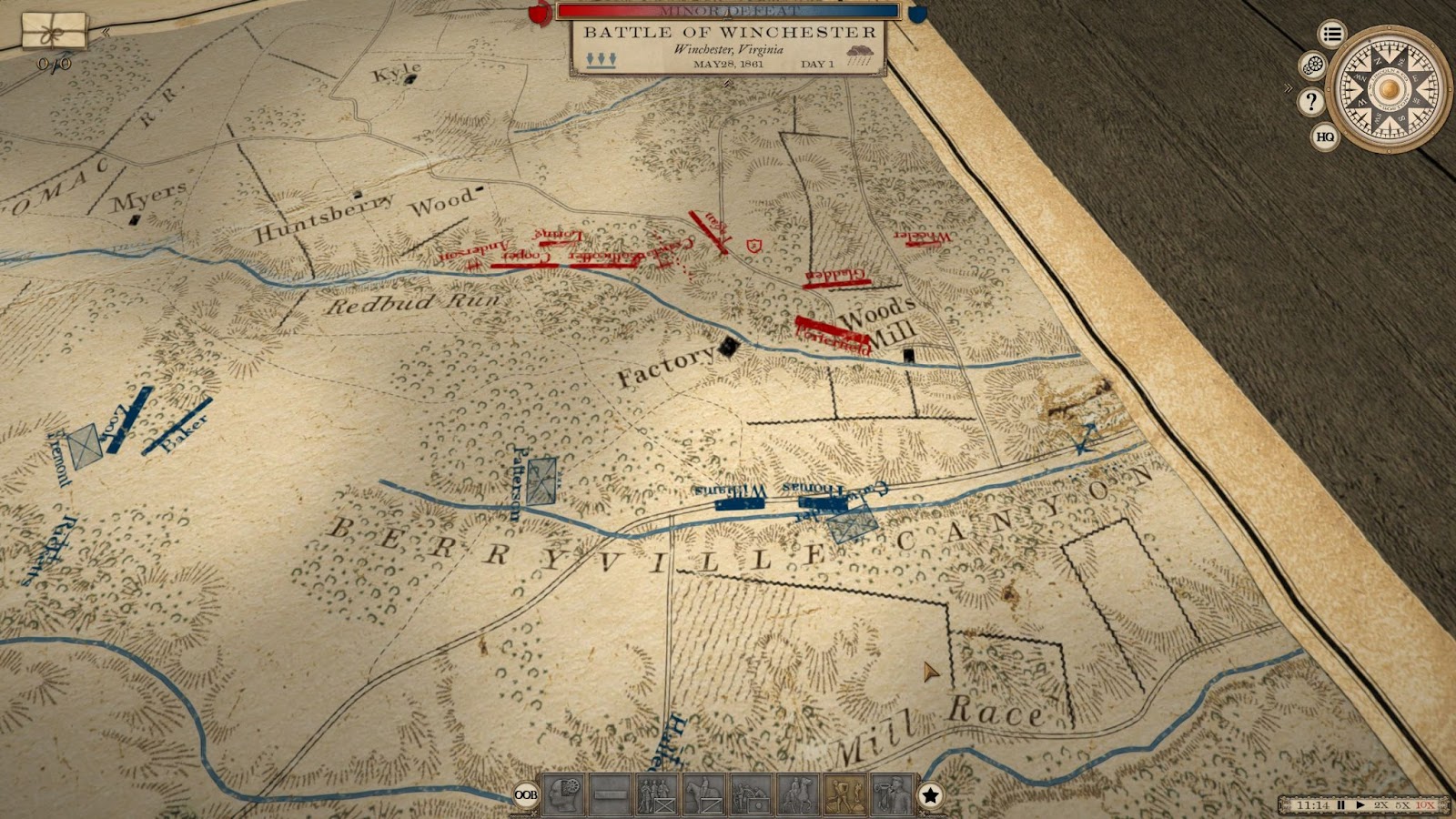Image resolution: width=1456 pixels, height=819 pixels.
Task: Pause the battle clock
Action: pyautogui.click(x=1340, y=805)
